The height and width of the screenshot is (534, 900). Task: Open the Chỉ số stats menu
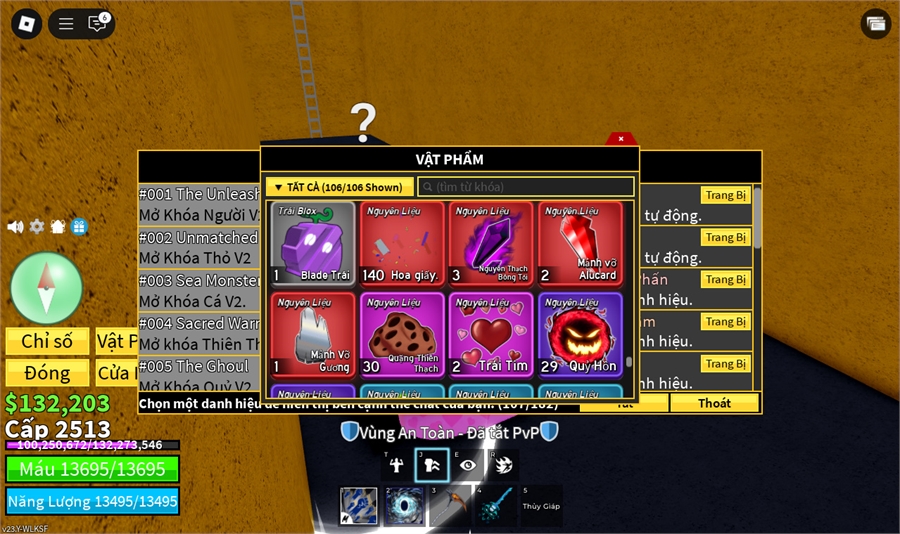point(47,341)
